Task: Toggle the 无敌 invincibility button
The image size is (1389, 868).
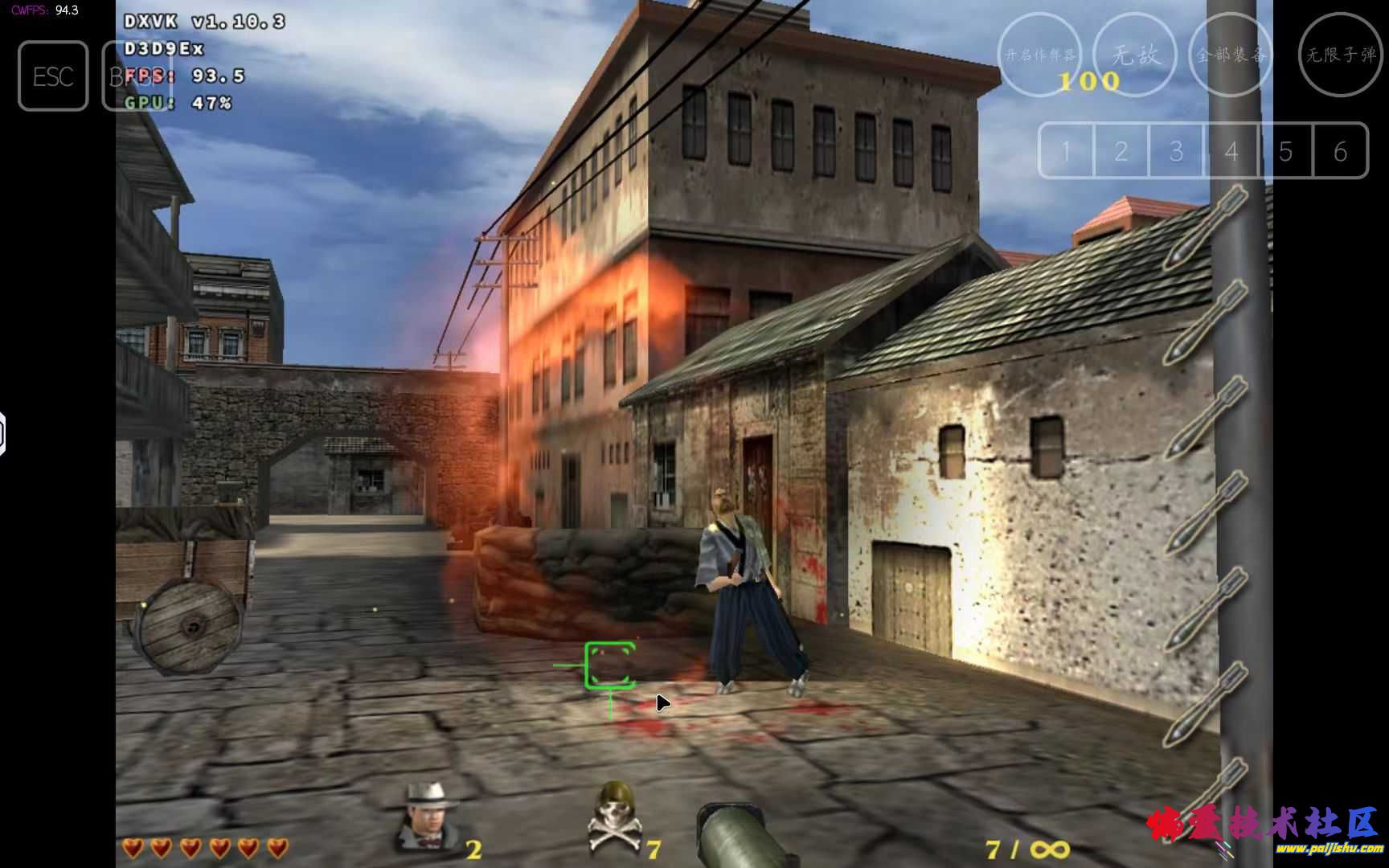Action: pyautogui.click(x=1135, y=55)
